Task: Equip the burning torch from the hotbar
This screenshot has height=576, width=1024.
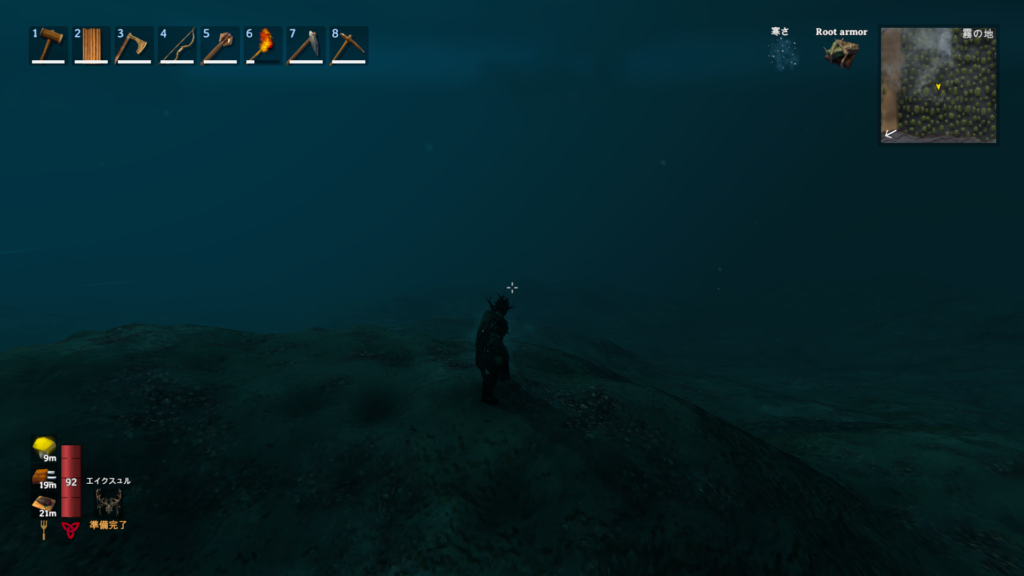Action: tap(263, 45)
